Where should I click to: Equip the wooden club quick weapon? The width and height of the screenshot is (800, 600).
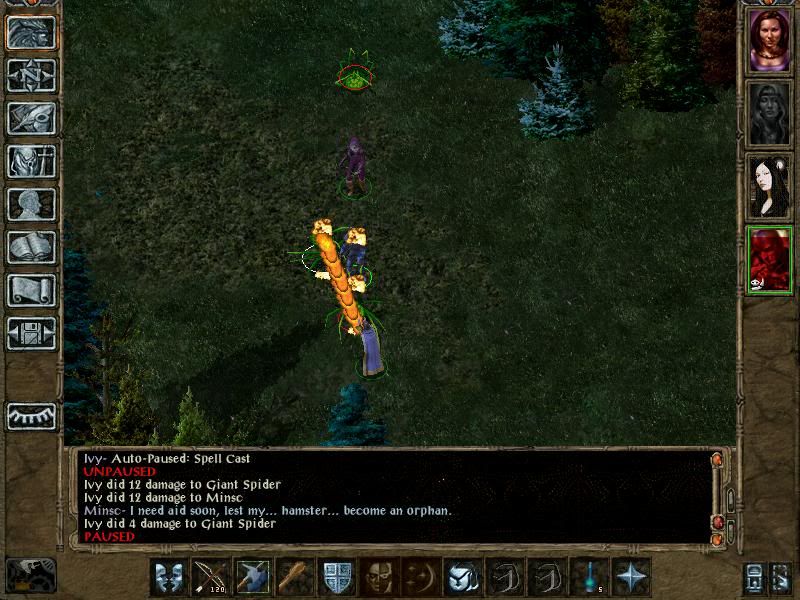pyautogui.click(x=294, y=577)
